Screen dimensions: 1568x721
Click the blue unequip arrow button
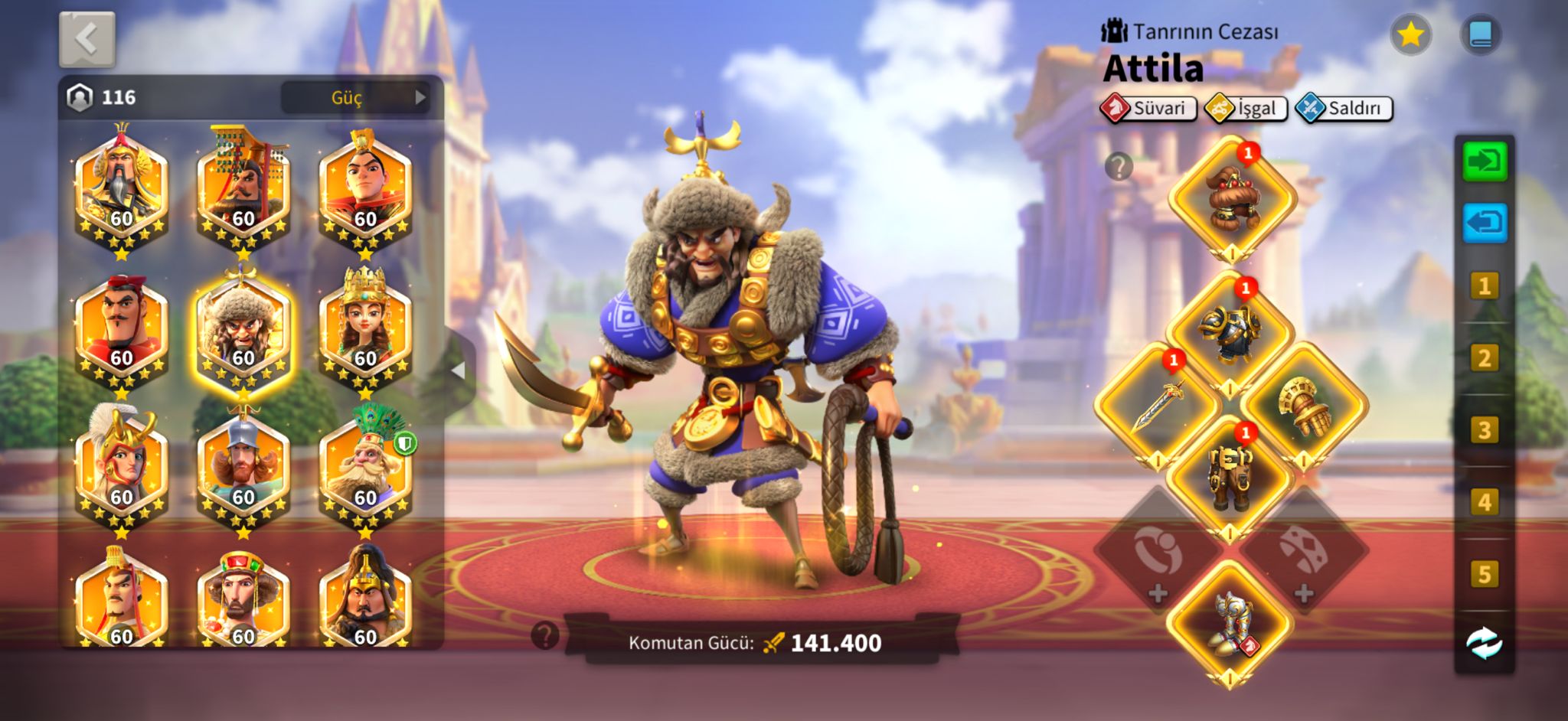point(1485,223)
